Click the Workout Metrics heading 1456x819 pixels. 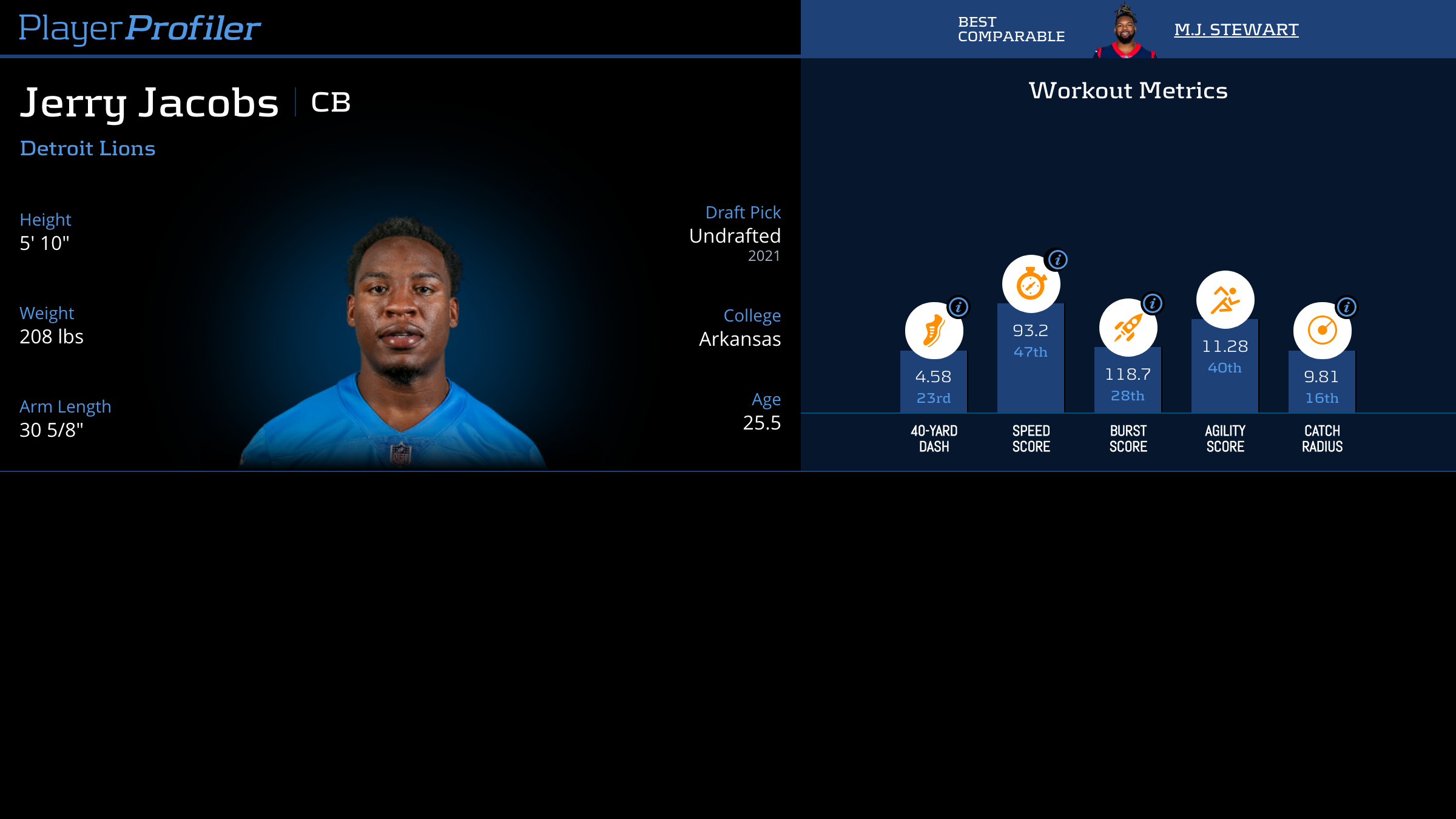[1128, 90]
